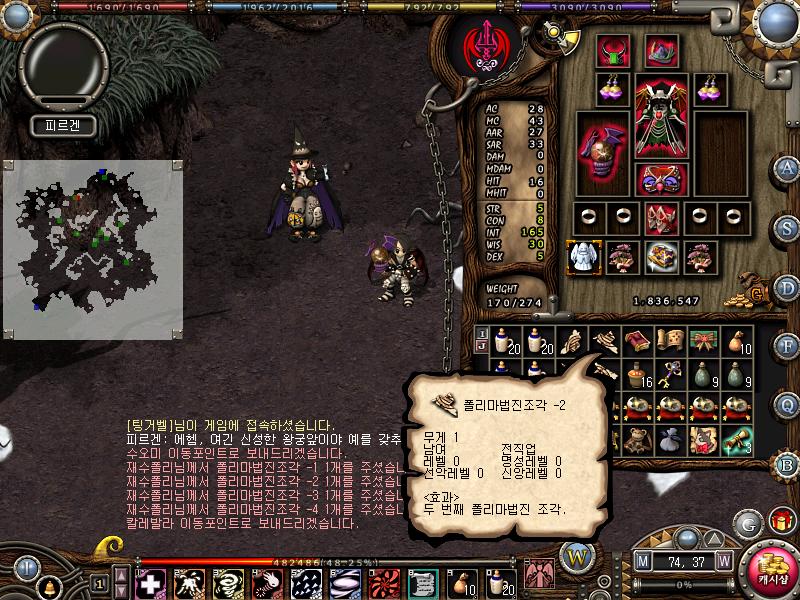The image size is (800, 600).
Task: Click the round D side button
Action: tap(788, 288)
